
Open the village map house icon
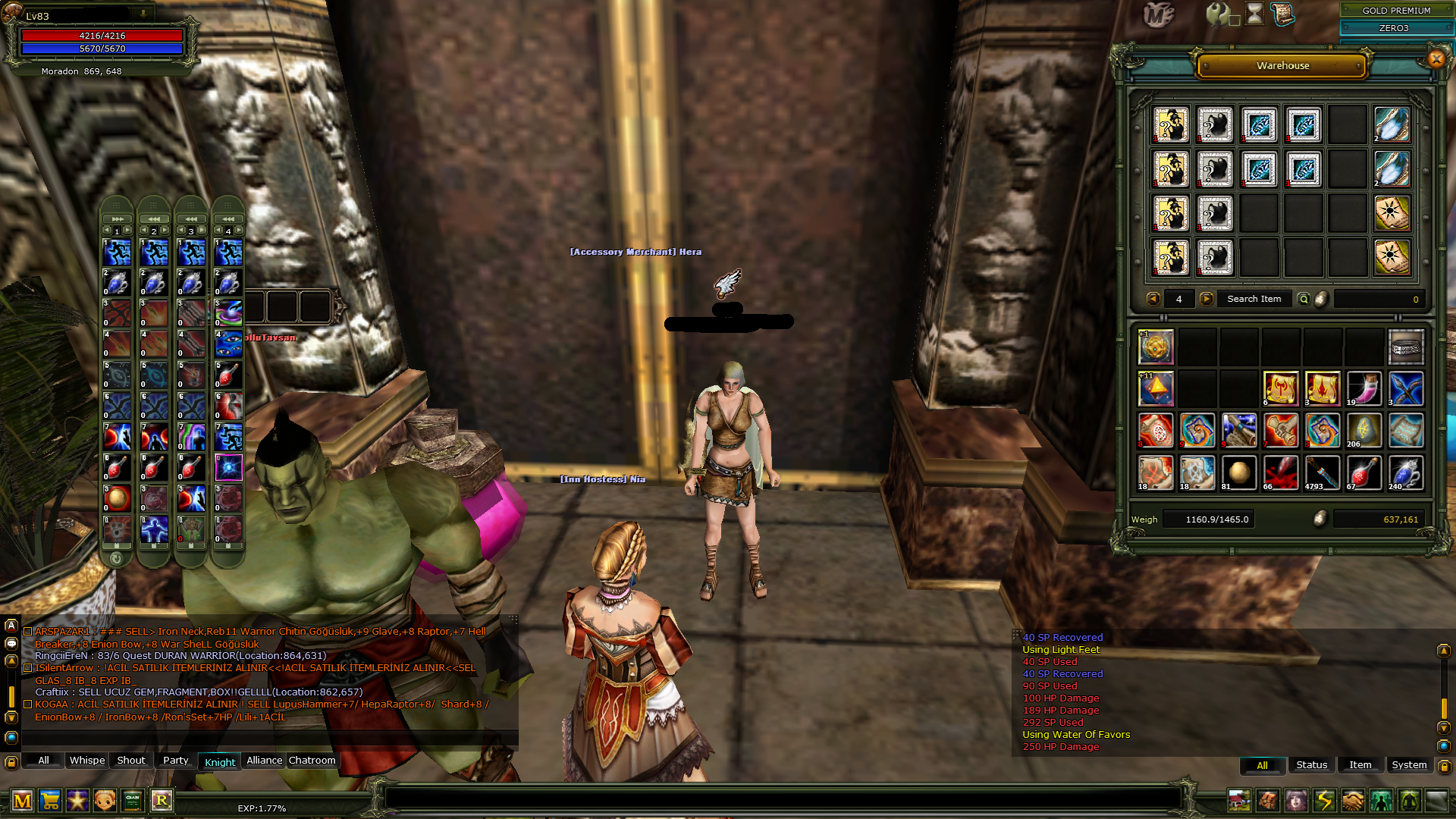point(1239,800)
